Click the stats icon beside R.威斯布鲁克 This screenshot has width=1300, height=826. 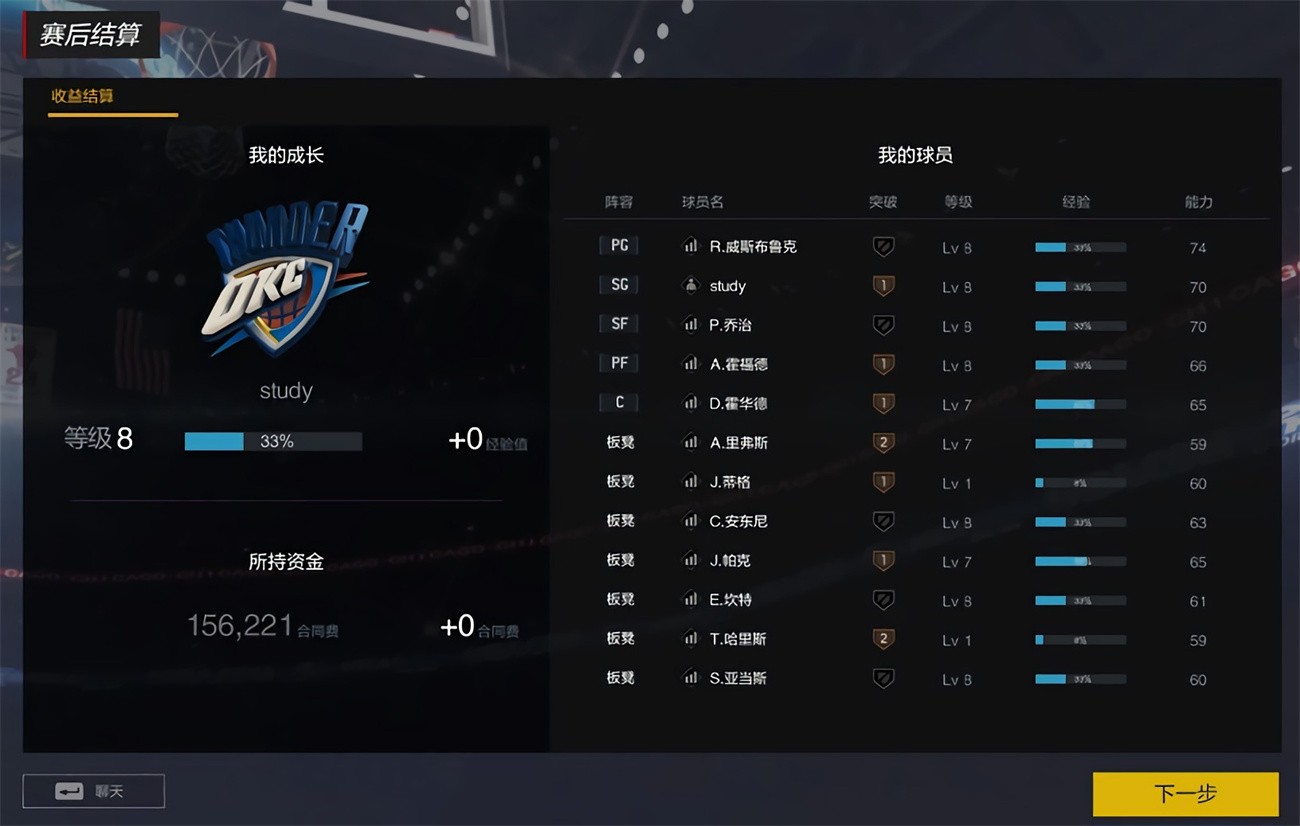(691, 246)
